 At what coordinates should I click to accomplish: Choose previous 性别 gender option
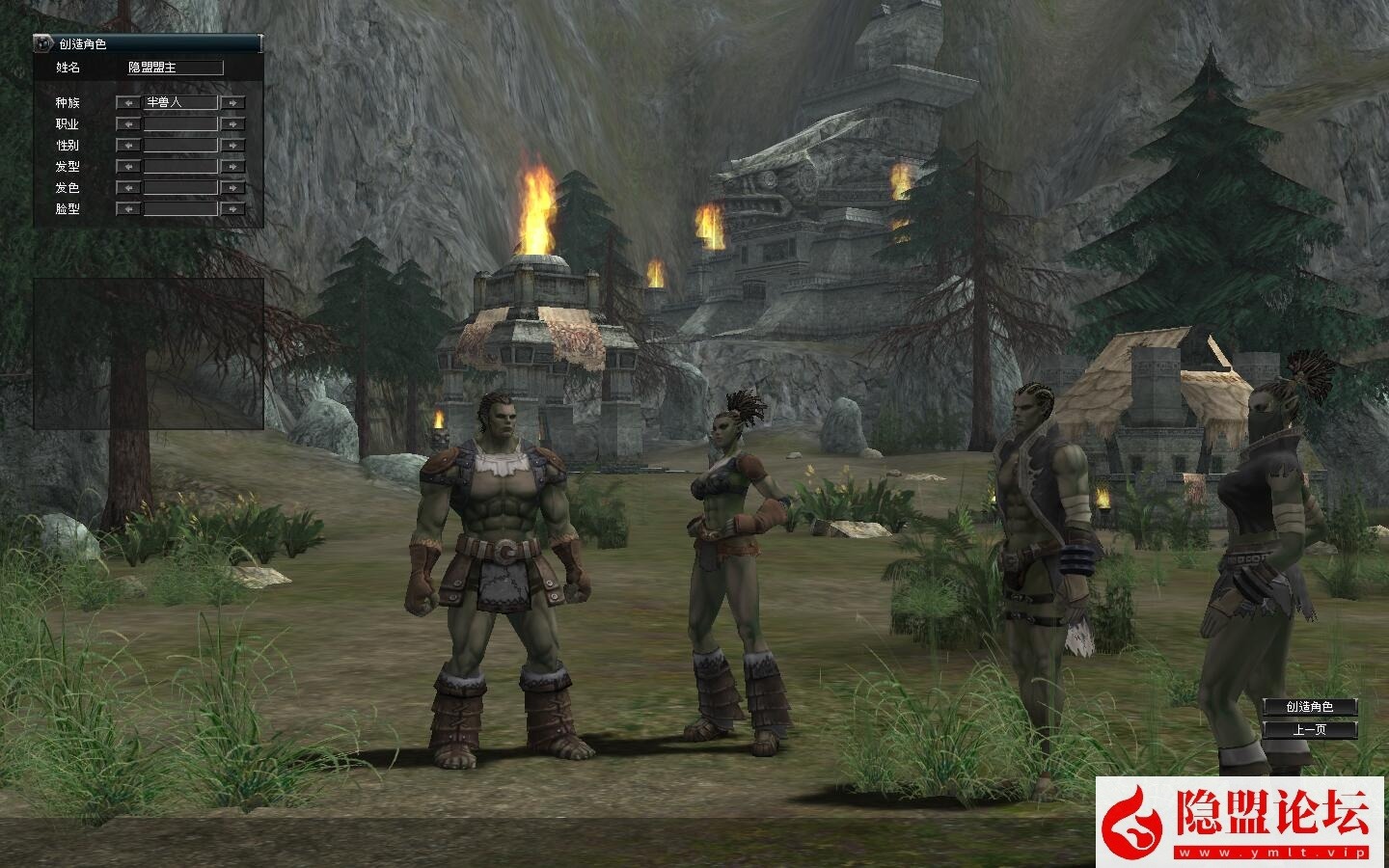128,145
